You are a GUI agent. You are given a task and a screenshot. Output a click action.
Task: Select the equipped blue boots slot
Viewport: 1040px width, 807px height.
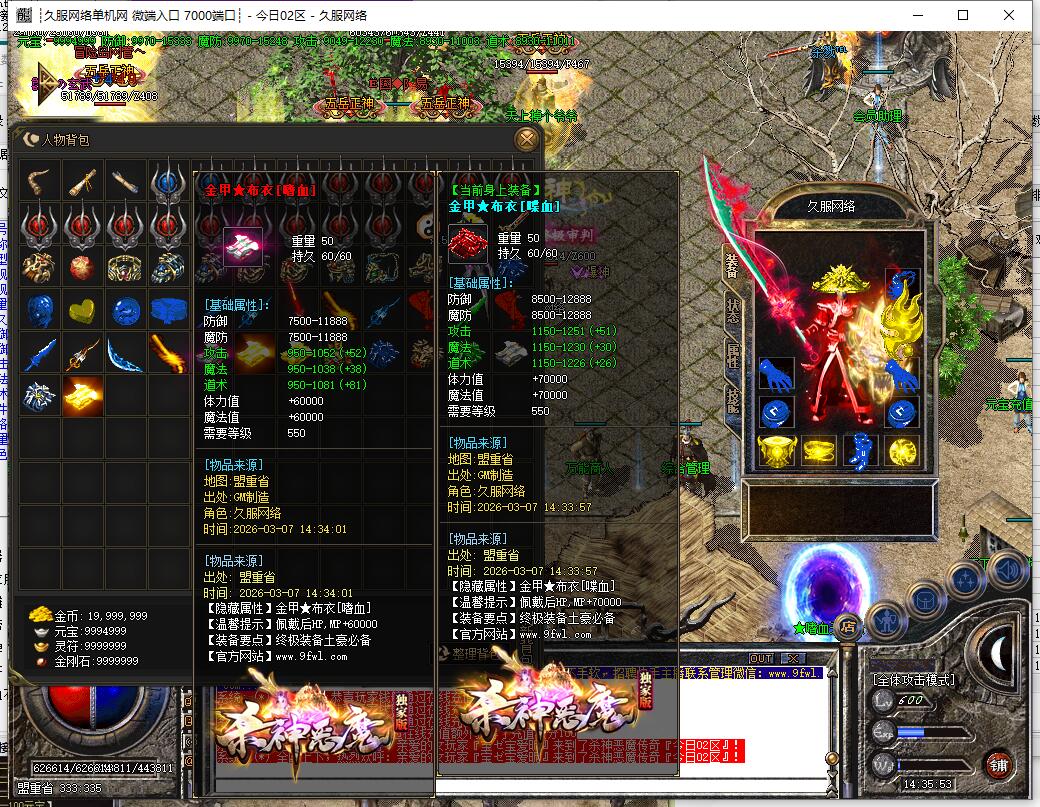[861, 451]
